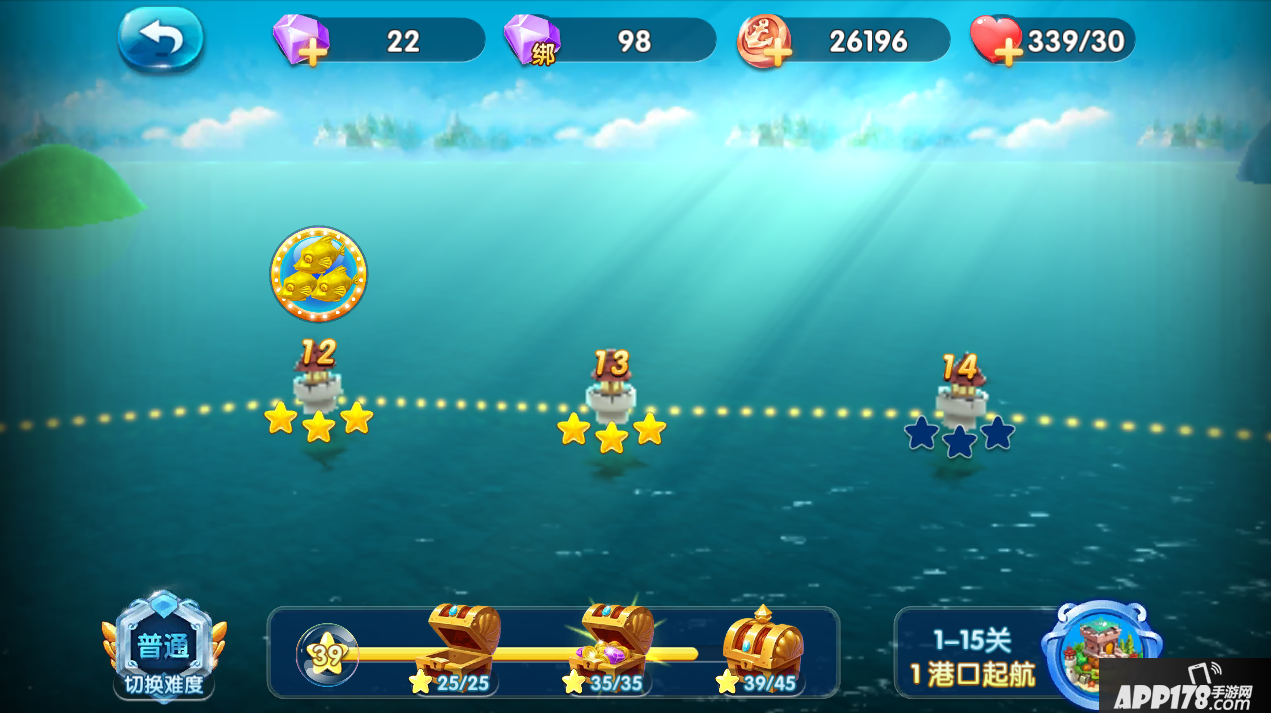Add more gold coins
This screenshot has width=1271, height=713.
point(765,42)
